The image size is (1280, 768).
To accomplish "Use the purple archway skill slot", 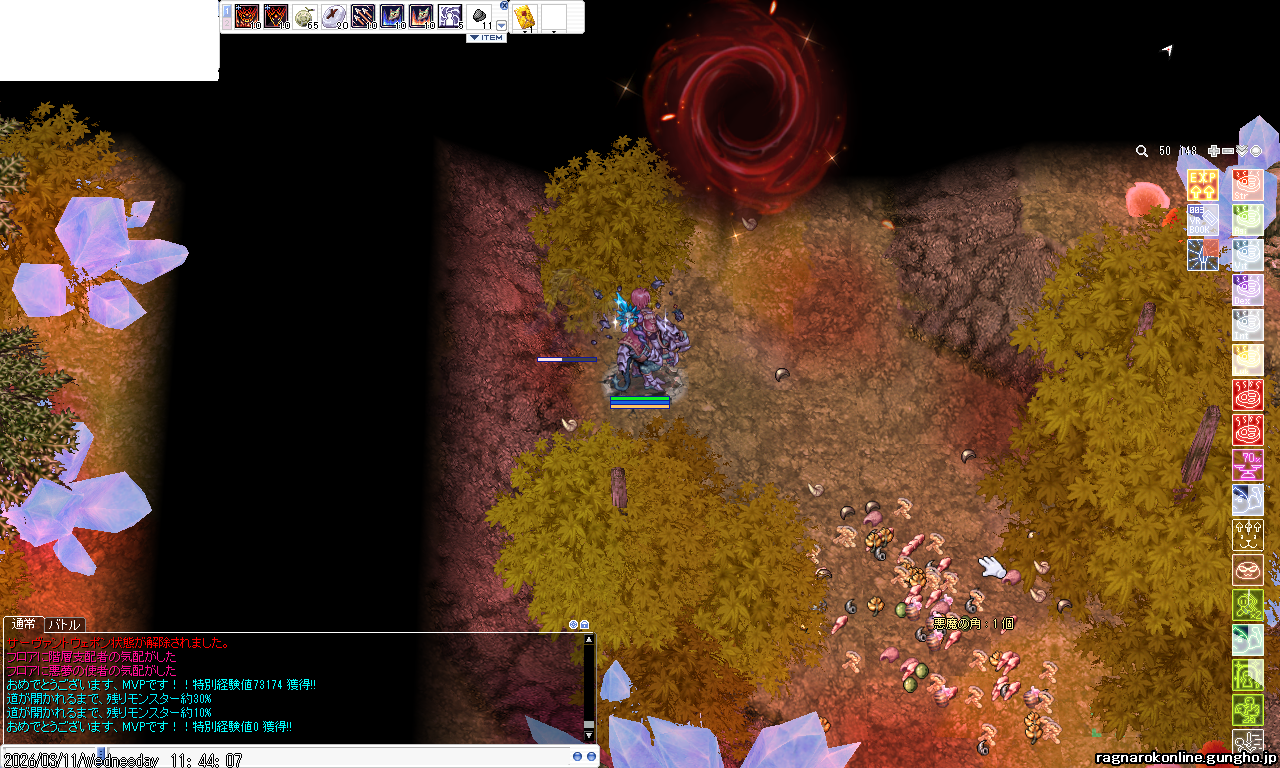I will point(449,17).
